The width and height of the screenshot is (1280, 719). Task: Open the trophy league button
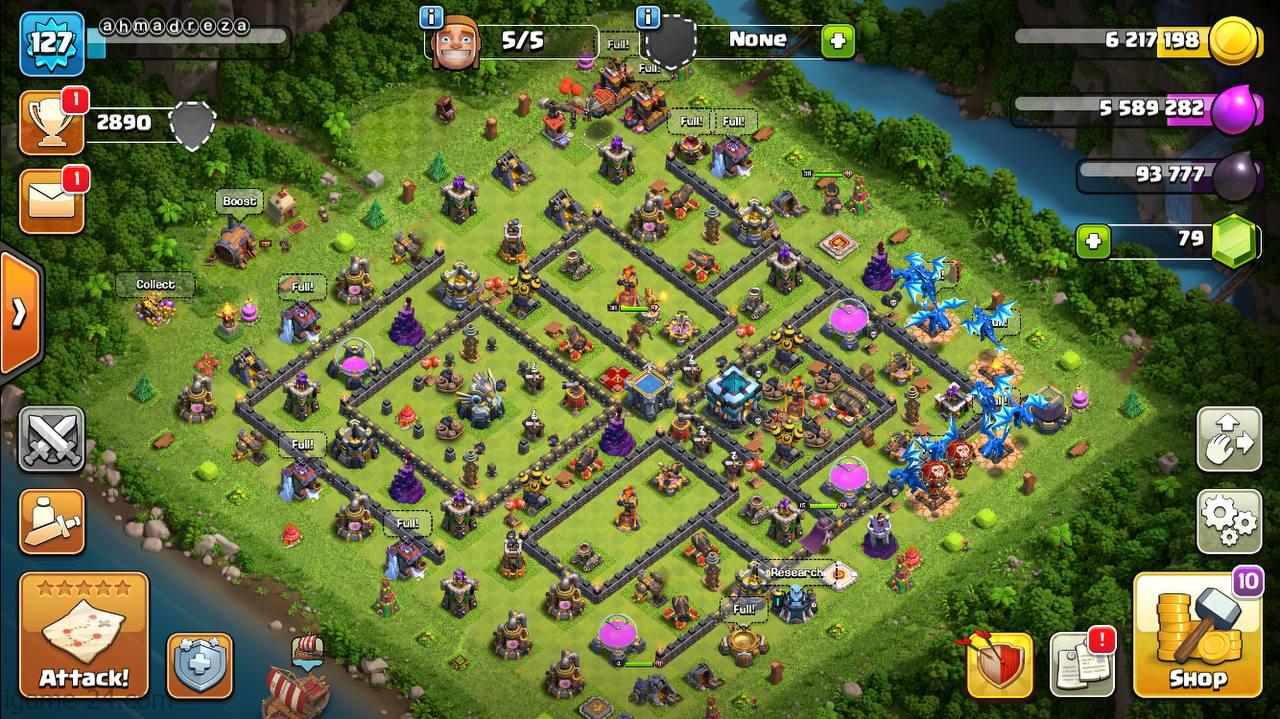click(52, 123)
